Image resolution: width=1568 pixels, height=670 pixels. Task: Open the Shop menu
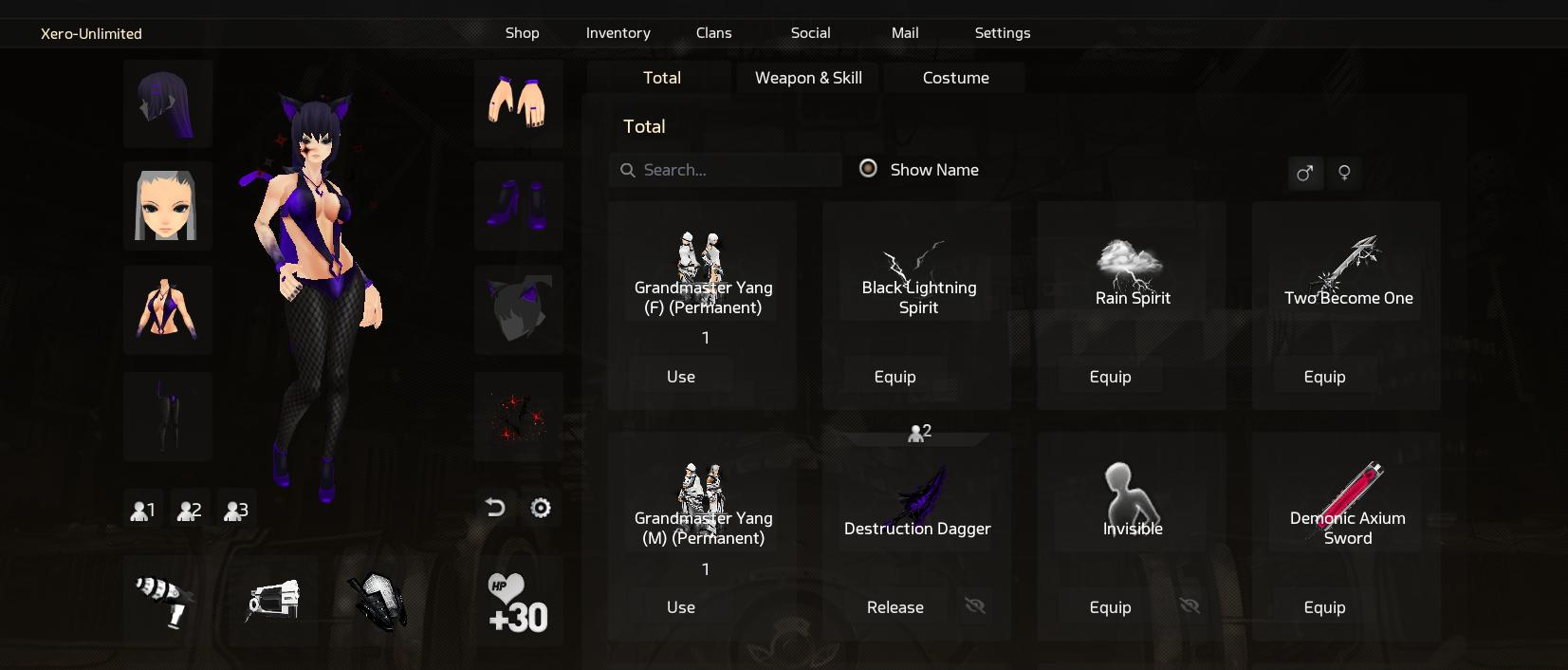click(522, 33)
